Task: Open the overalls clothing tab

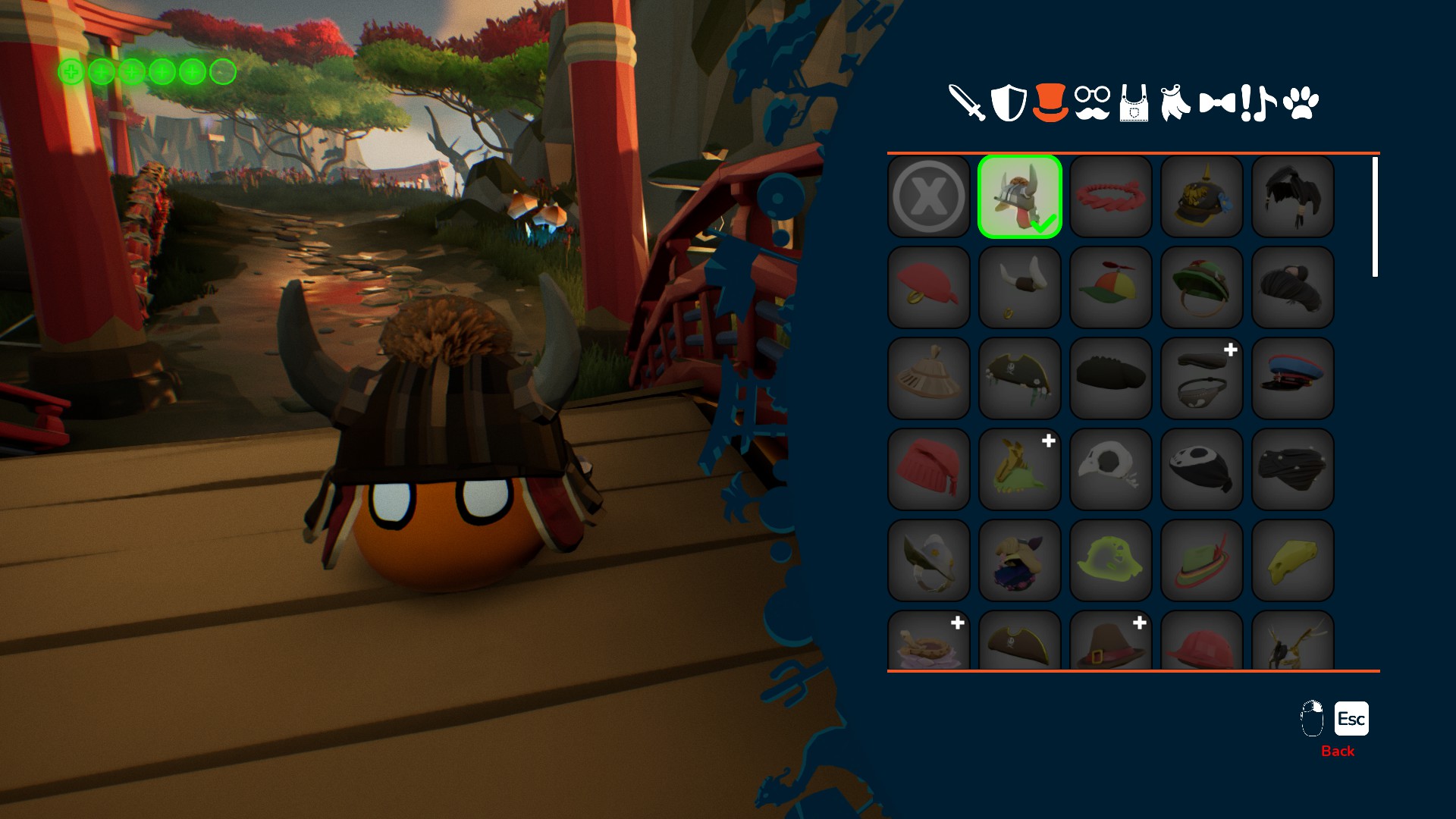Action: click(1134, 104)
